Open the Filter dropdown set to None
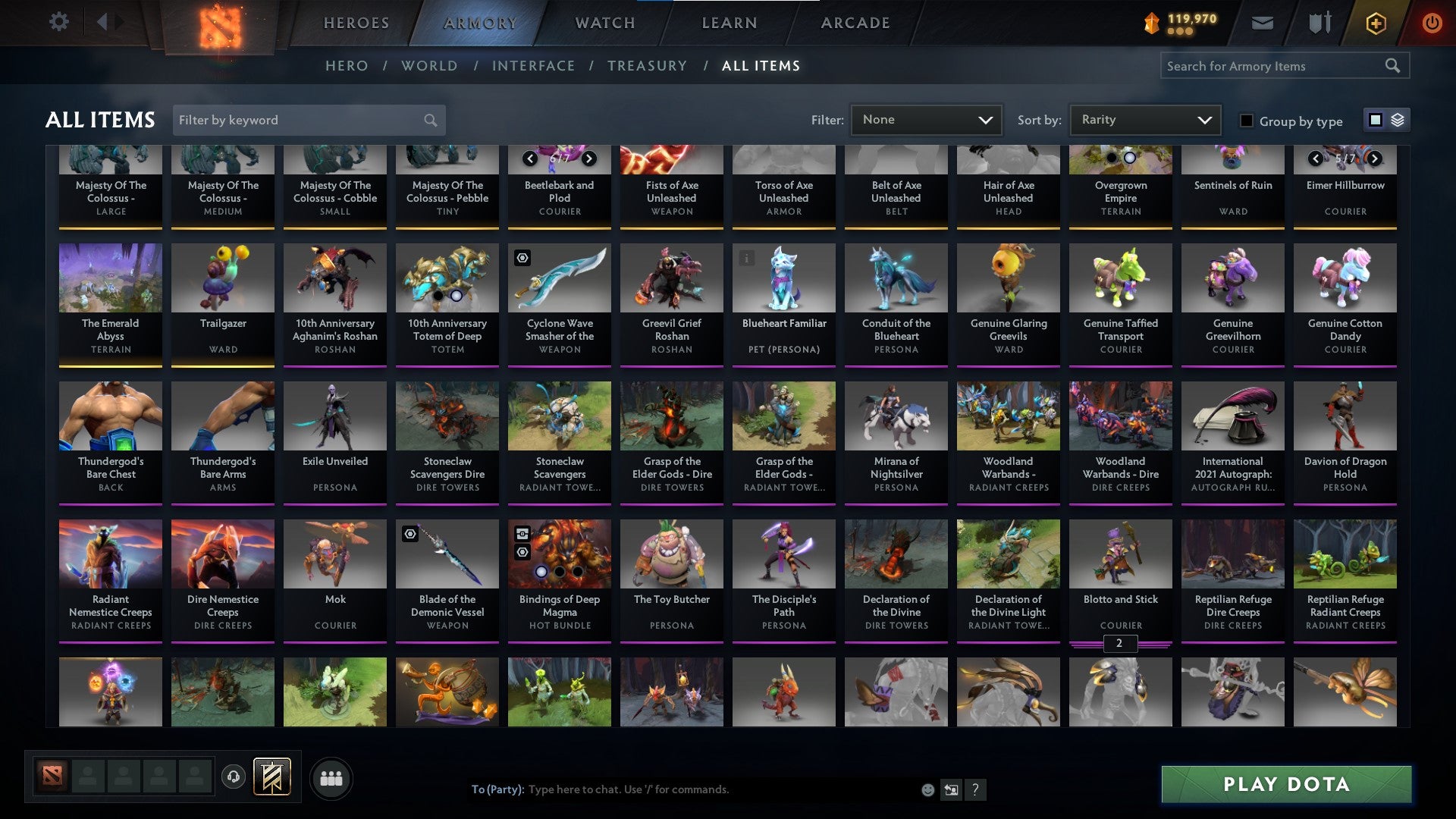Image resolution: width=1456 pixels, height=819 pixels. 926,119
